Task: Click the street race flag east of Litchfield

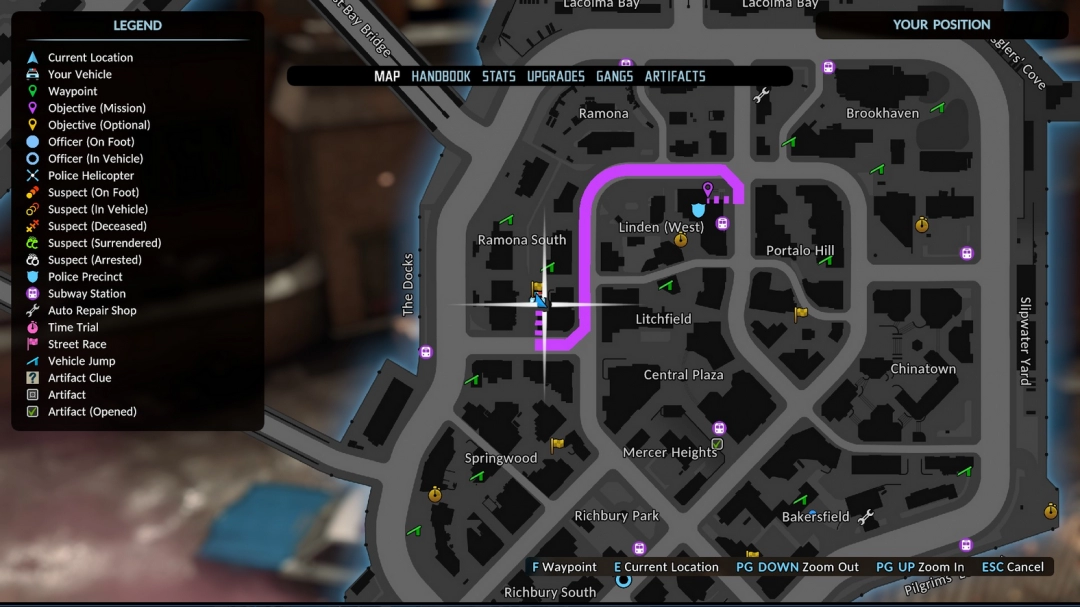Action: [x=800, y=314]
